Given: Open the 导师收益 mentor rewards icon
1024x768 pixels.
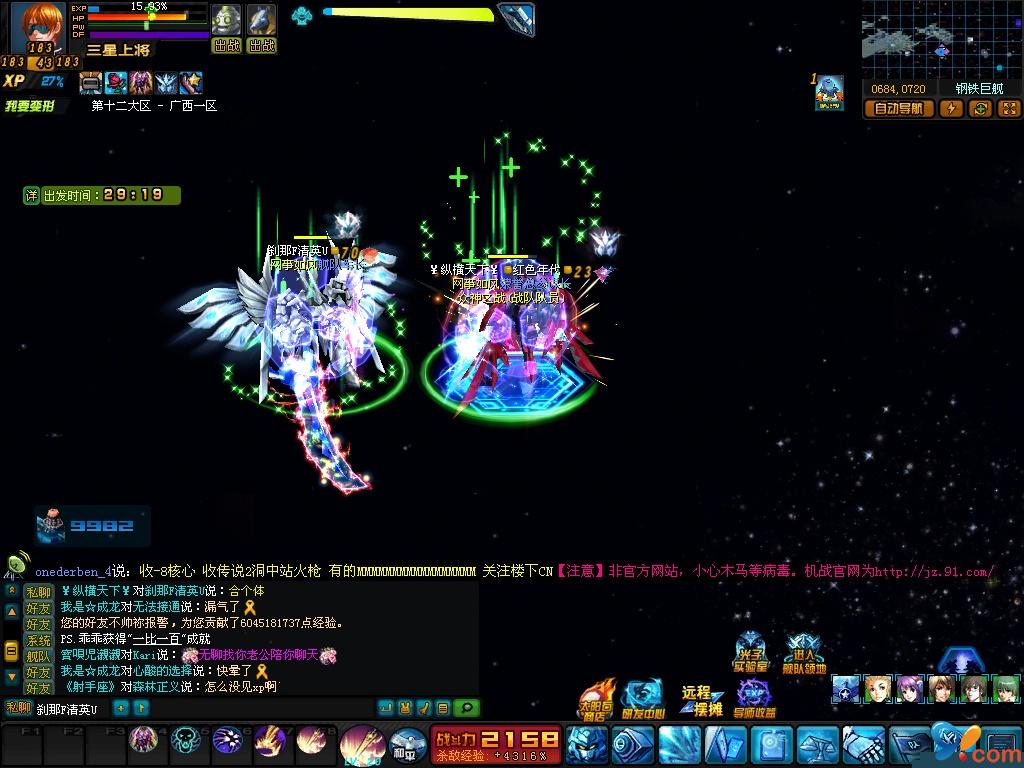Looking at the screenshot, I should (754, 699).
